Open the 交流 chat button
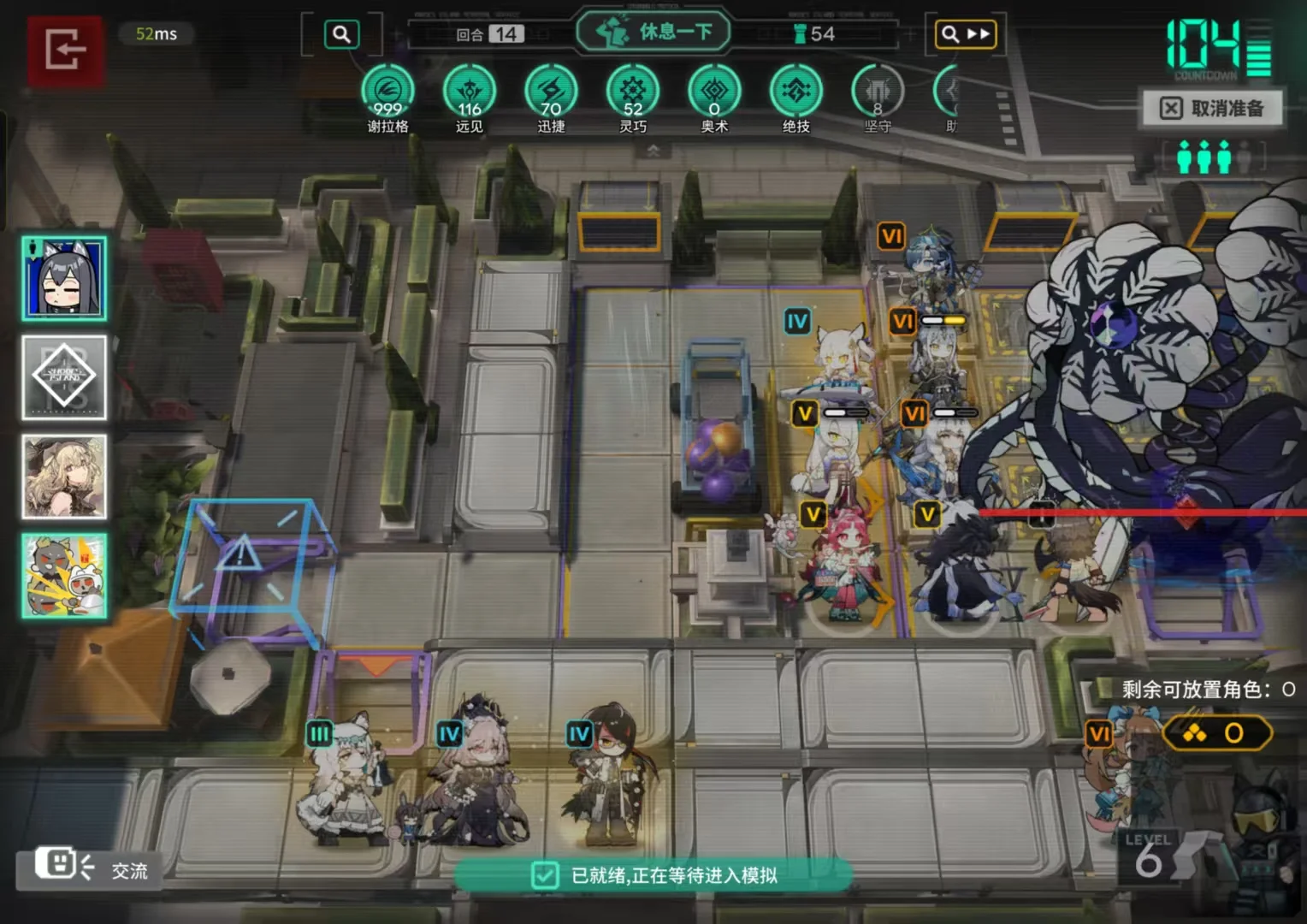The width and height of the screenshot is (1307, 924). coord(90,868)
